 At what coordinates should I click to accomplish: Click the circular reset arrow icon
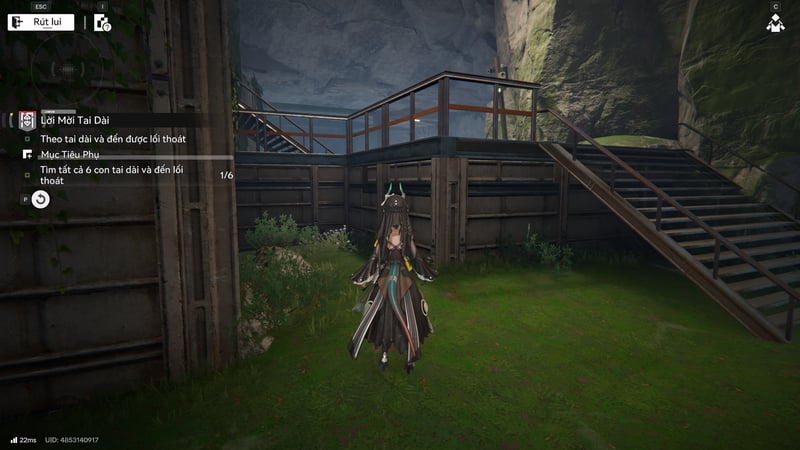[40, 199]
